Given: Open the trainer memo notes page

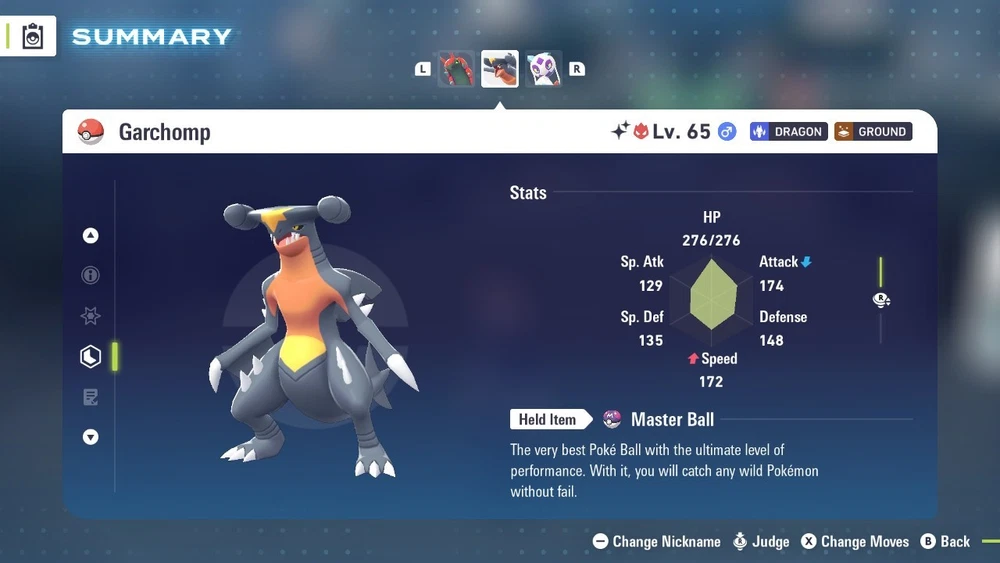Looking at the screenshot, I should click(x=91, y=397).
